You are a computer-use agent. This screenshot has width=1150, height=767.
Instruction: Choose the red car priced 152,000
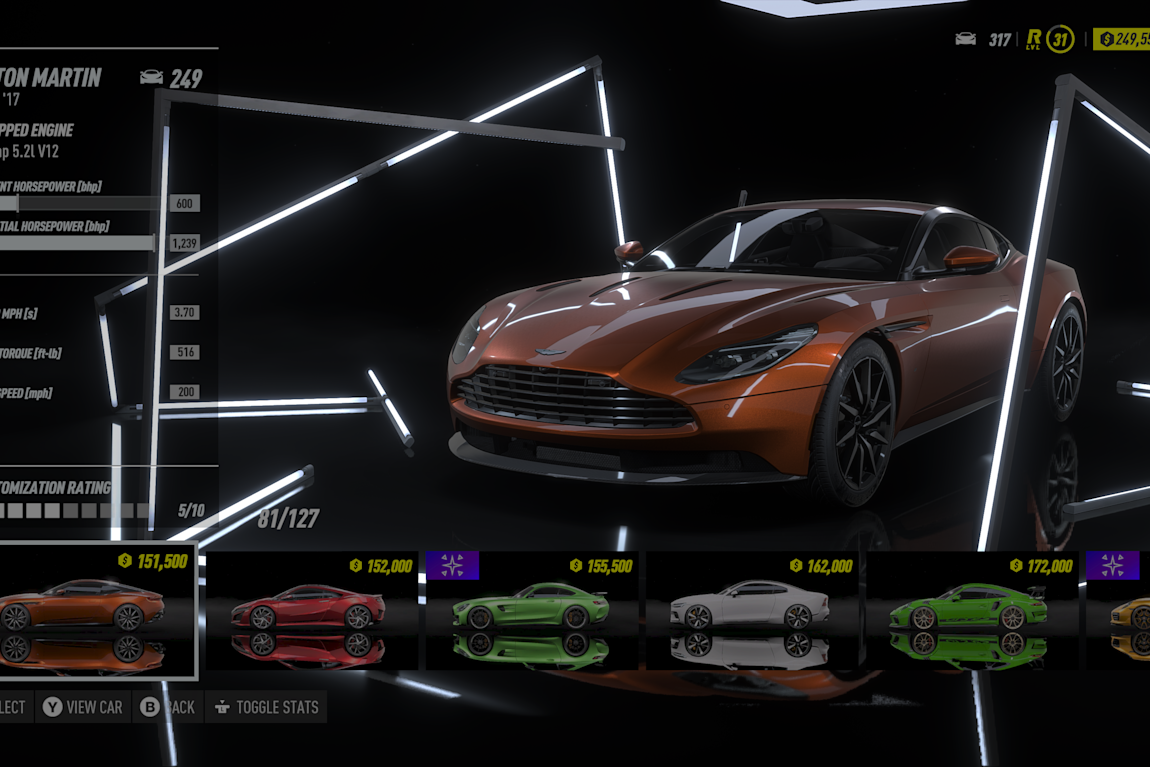coord(309,609)
